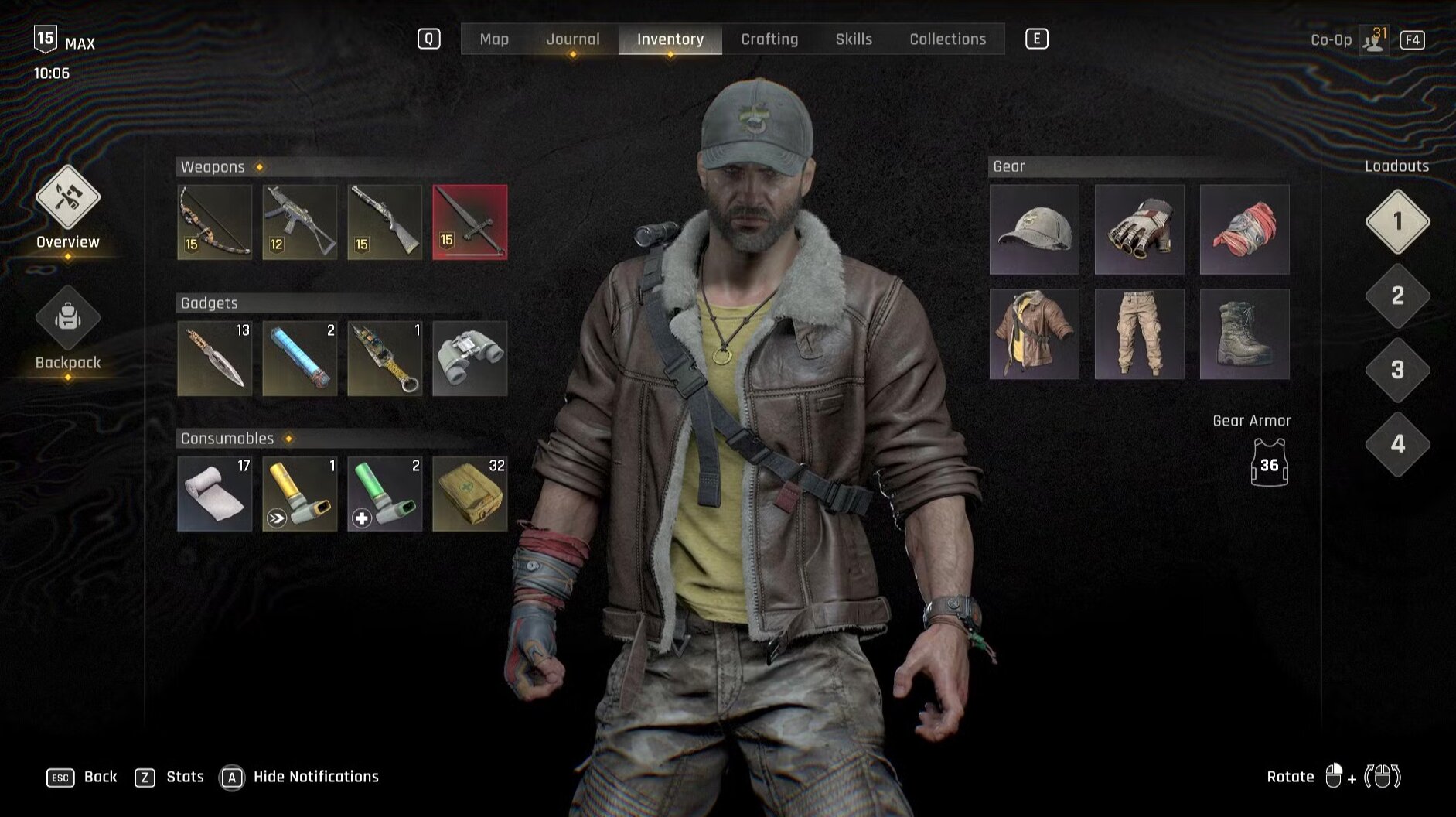Screen dimensions: 1456x817
Task: Open the Journal tab
Action: (x=572, y=39)
